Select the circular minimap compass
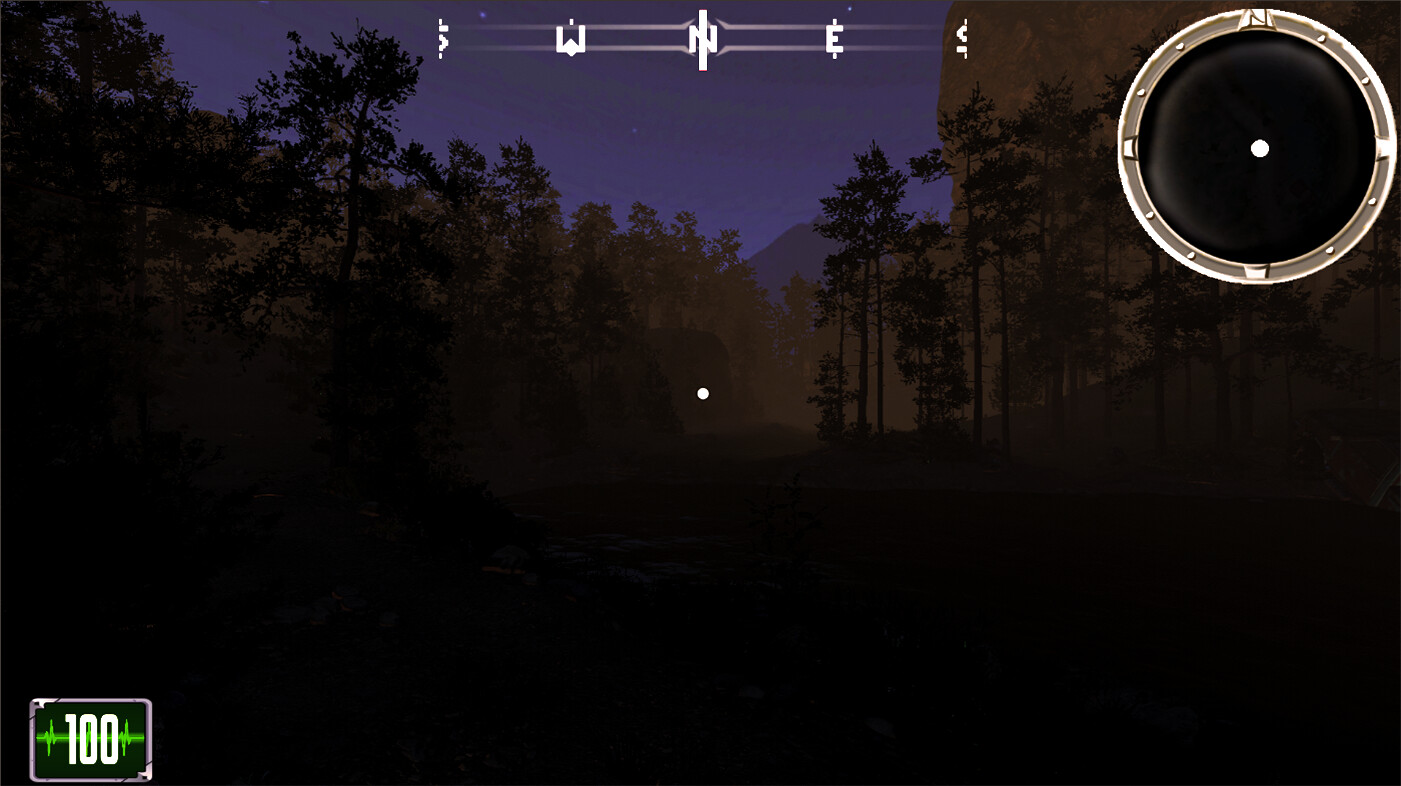Screen dimensions: 1401x786 coord(1260,148)
